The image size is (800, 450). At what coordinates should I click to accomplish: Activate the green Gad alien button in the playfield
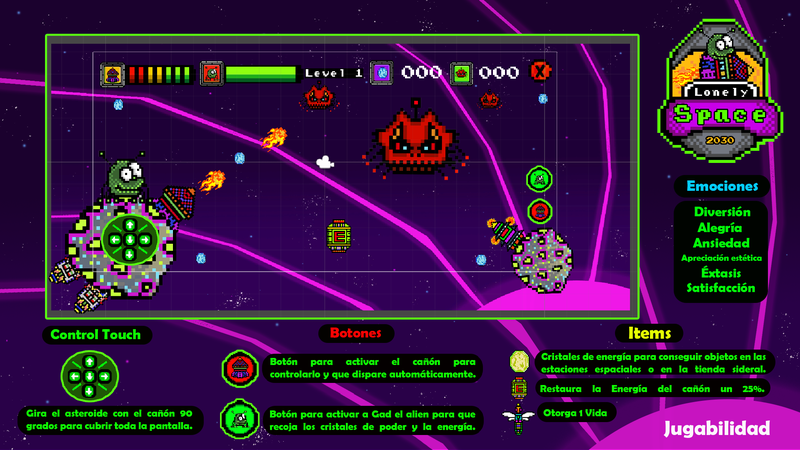pyautogui.click(x=539, y=180)
